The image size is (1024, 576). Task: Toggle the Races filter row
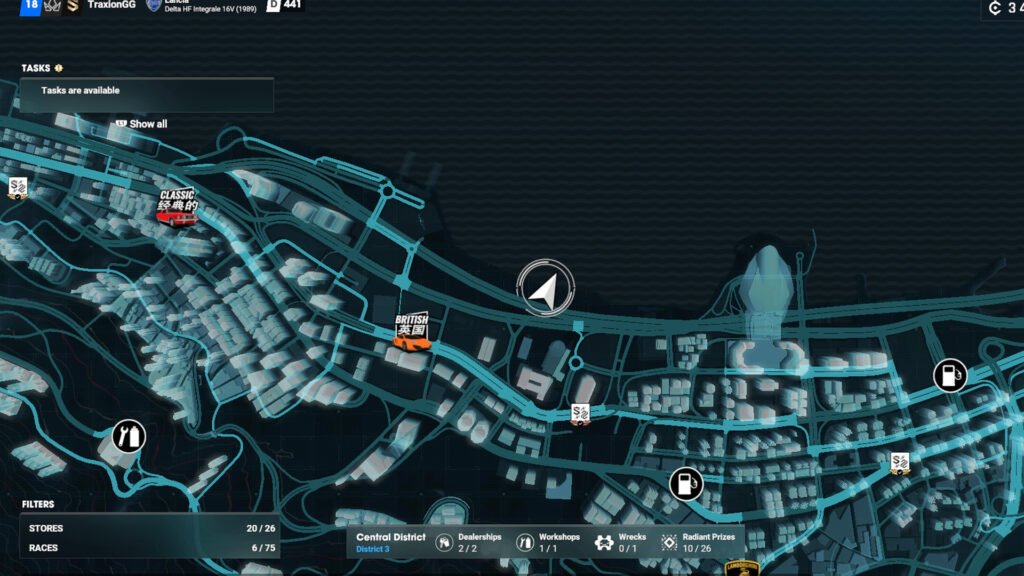click(x=150, y=548)
